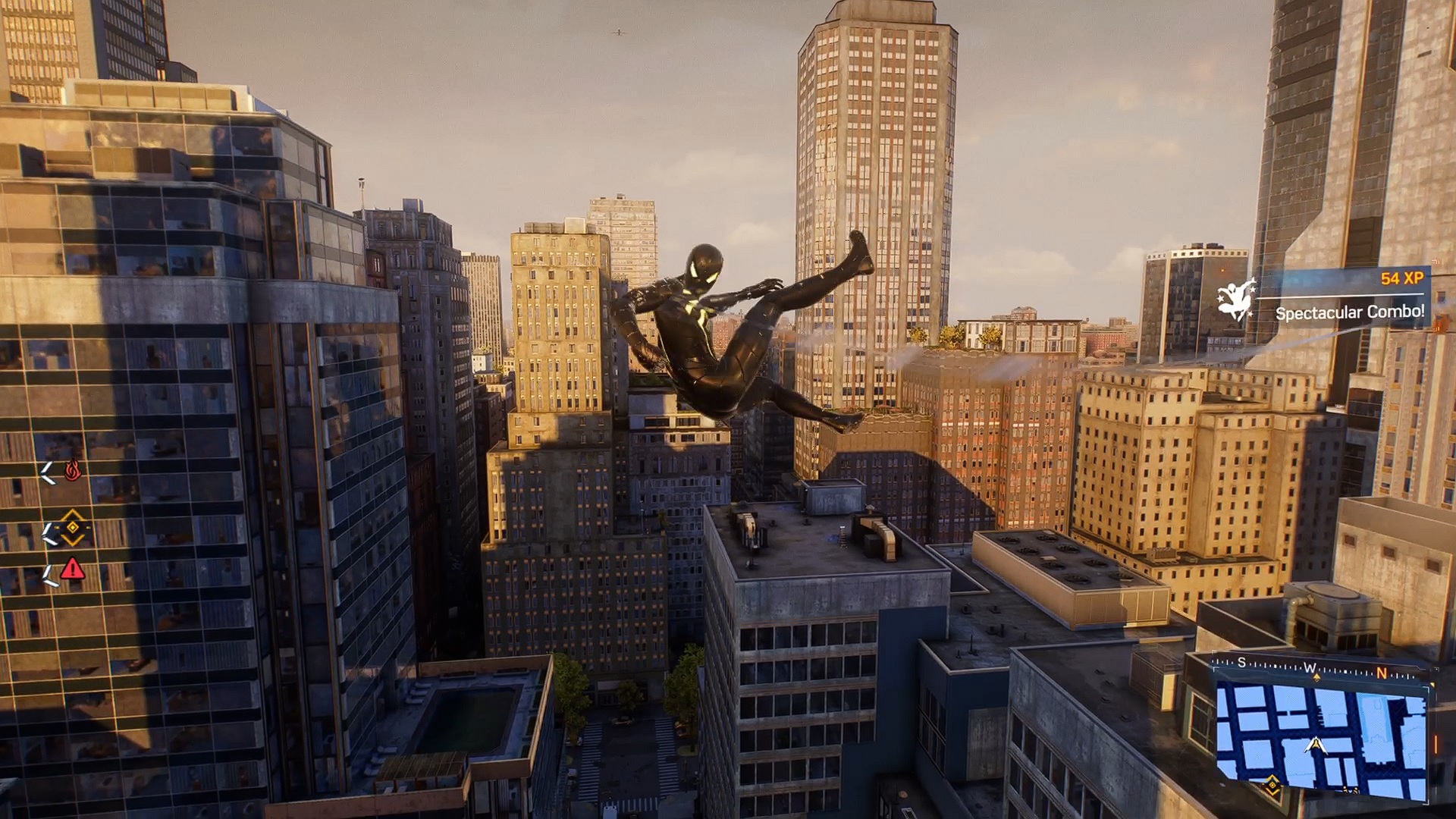The image size is (1456, 819).
Task: Toggle the flame crime alert on the left
Action: click(x=73, y=469)
